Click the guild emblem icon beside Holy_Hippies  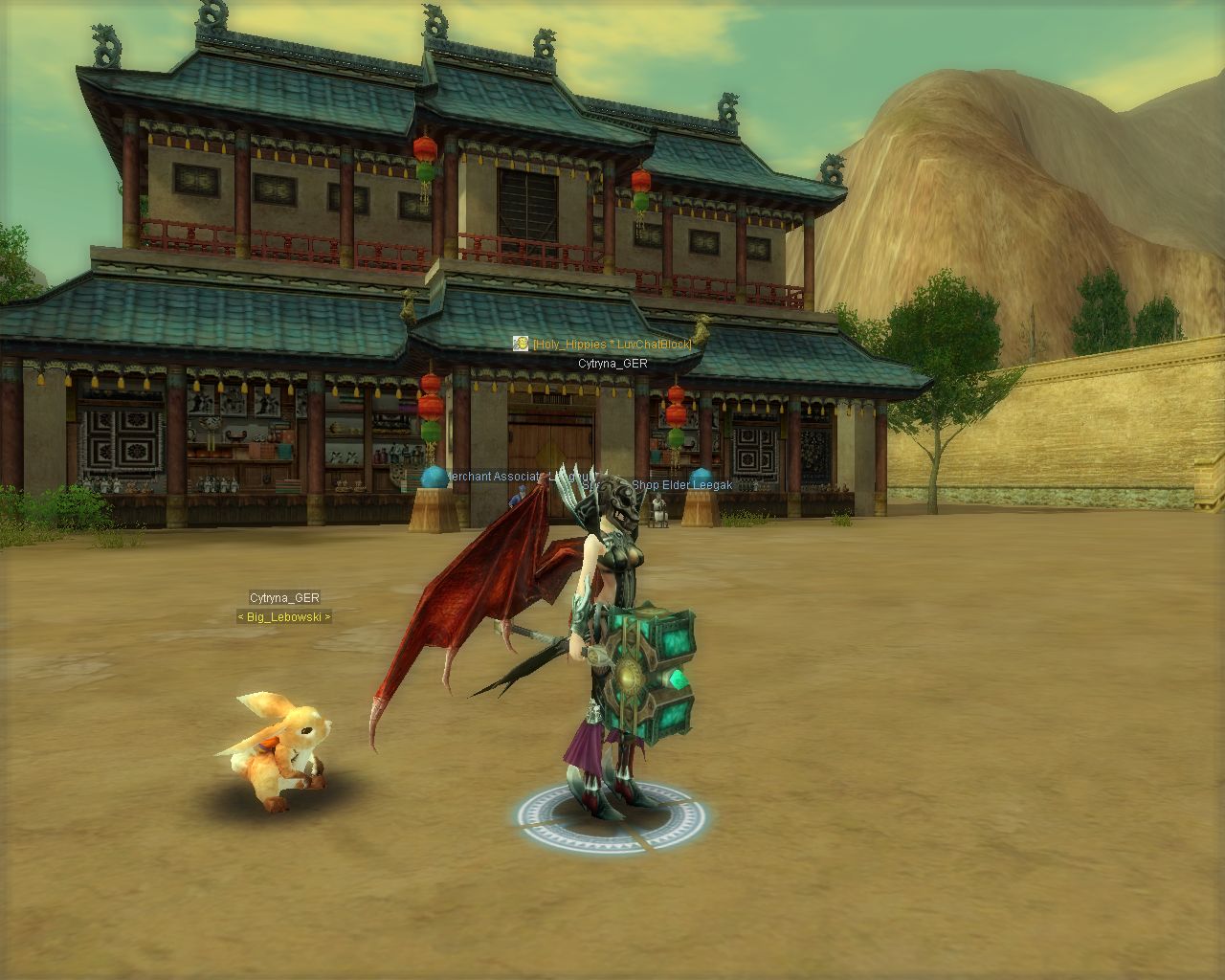[x=521, y=344]
